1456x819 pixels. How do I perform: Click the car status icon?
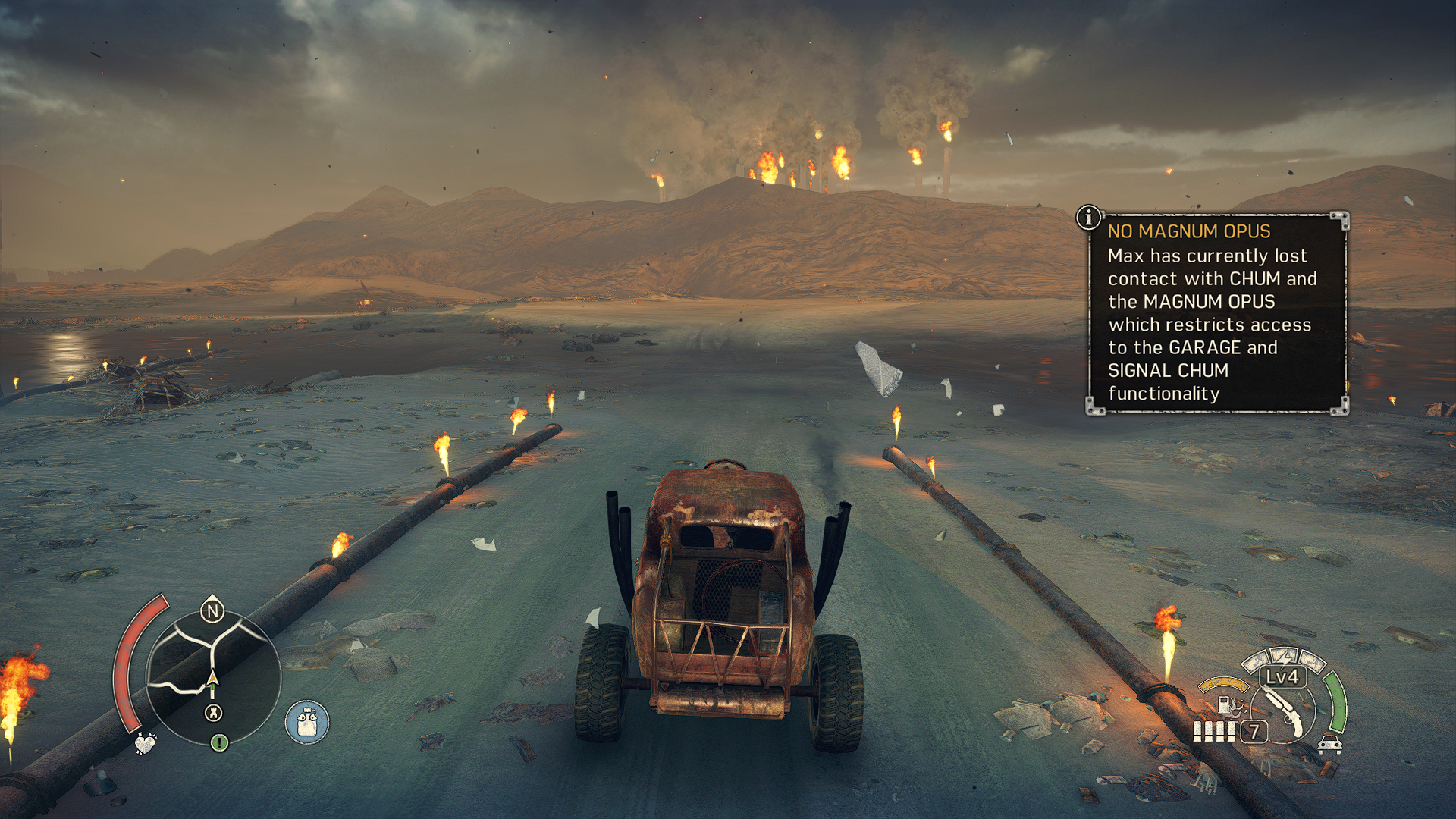(1330, 744)
